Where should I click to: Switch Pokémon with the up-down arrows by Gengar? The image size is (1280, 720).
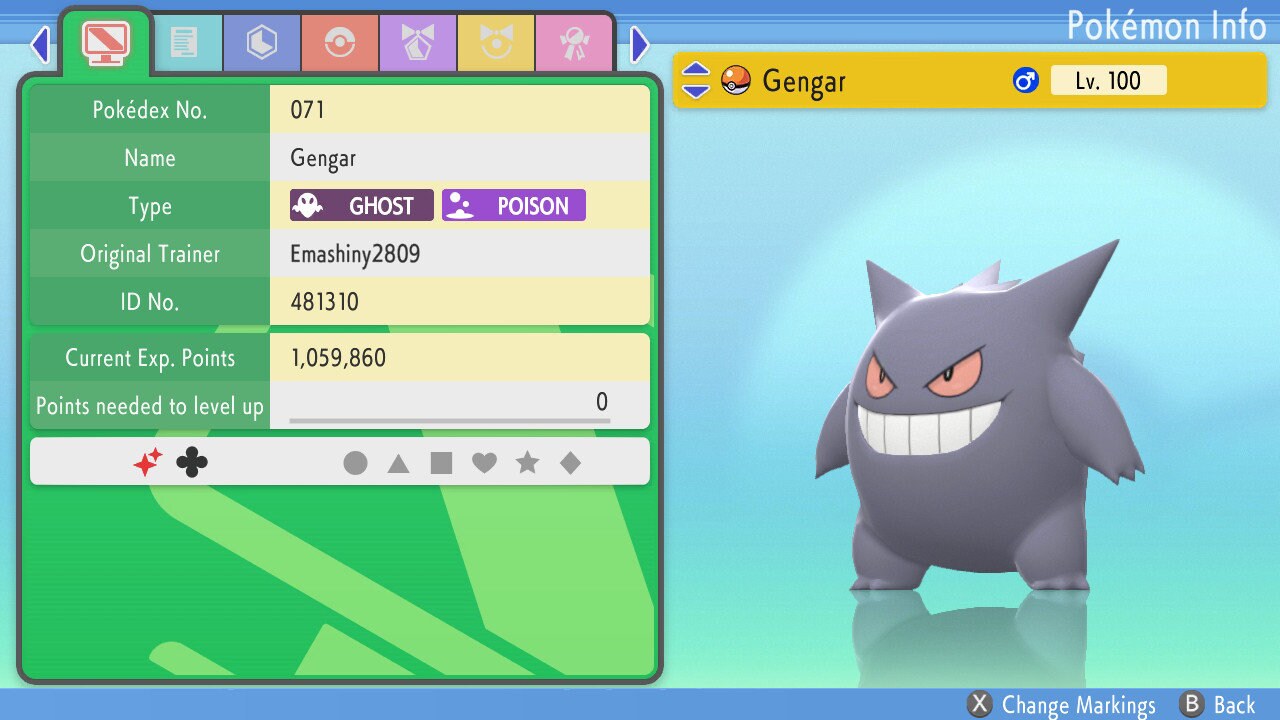695,80
